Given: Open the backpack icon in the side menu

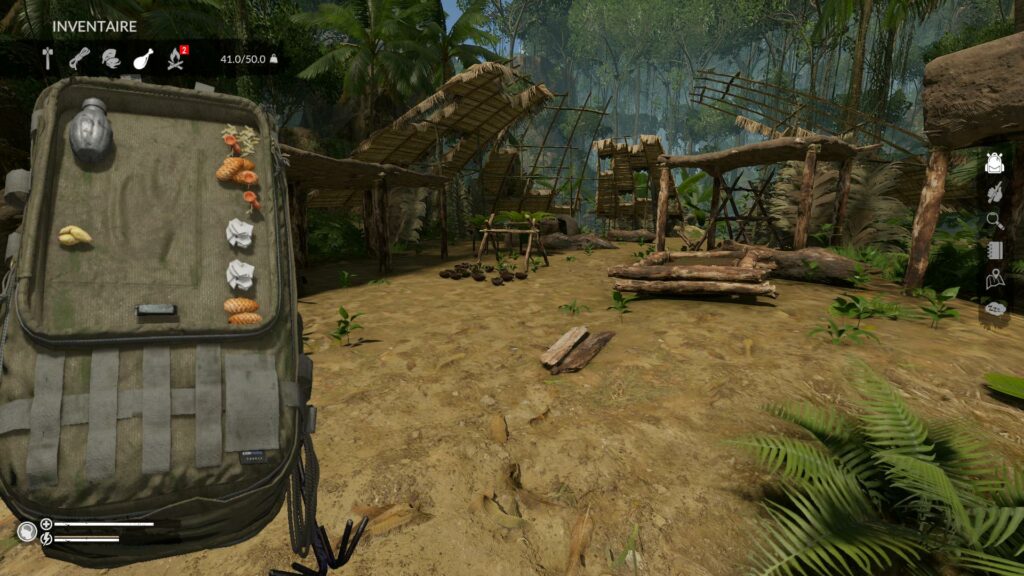Looking at the screenshot, I should (994, 163).
